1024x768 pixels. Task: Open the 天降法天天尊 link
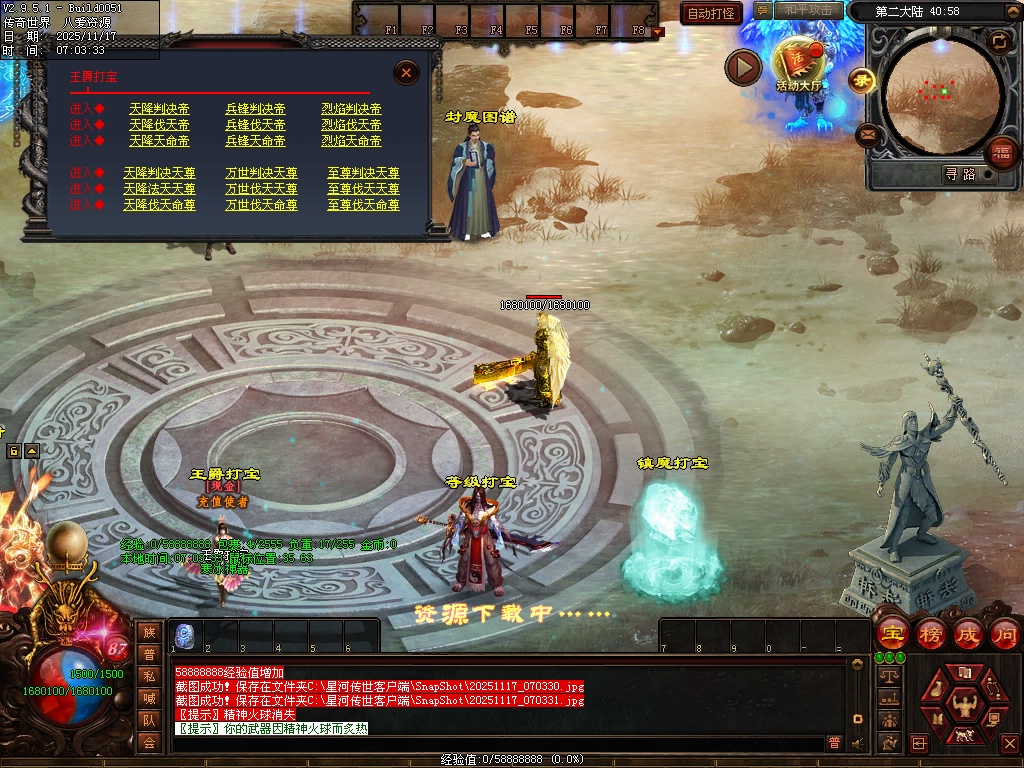tap(159, 189)
